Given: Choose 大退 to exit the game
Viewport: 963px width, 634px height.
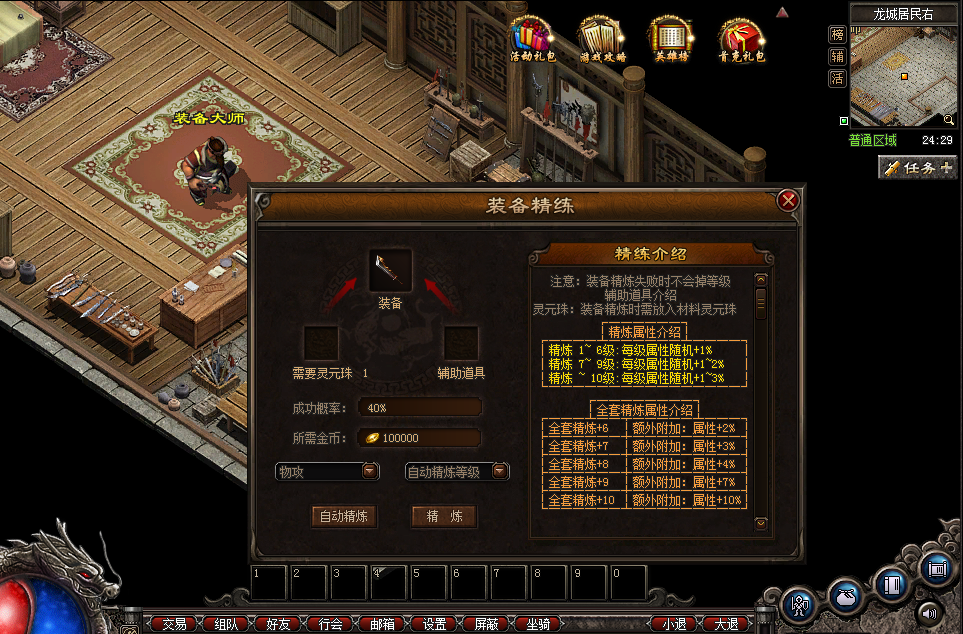Looking at the screenshot, I should click(x=726, y=624).
